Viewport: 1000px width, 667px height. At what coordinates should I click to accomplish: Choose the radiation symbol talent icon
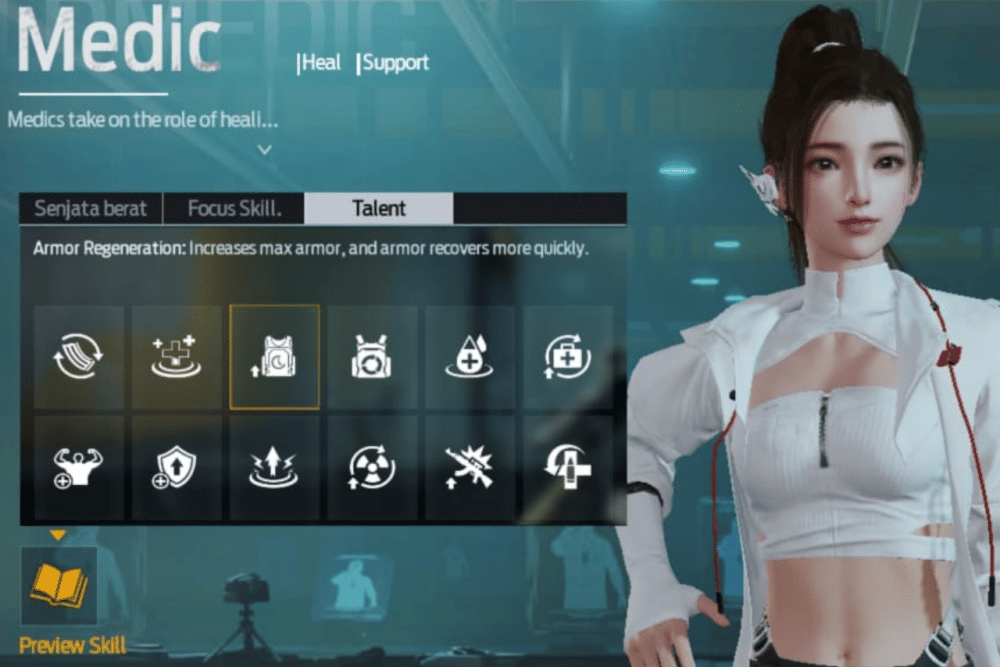coord(372,467)
